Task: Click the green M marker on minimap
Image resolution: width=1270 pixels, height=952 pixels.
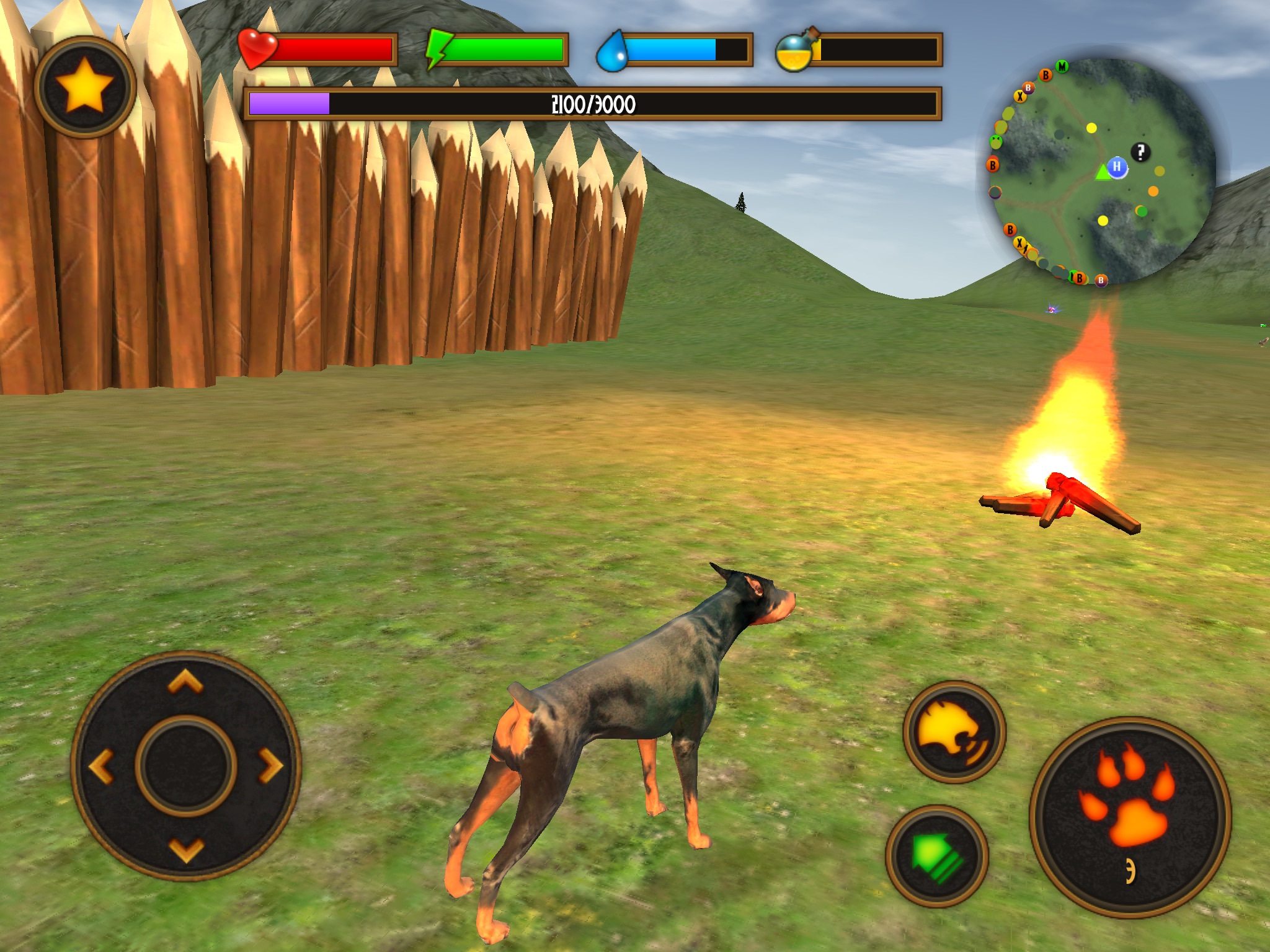Action: 1062,66
